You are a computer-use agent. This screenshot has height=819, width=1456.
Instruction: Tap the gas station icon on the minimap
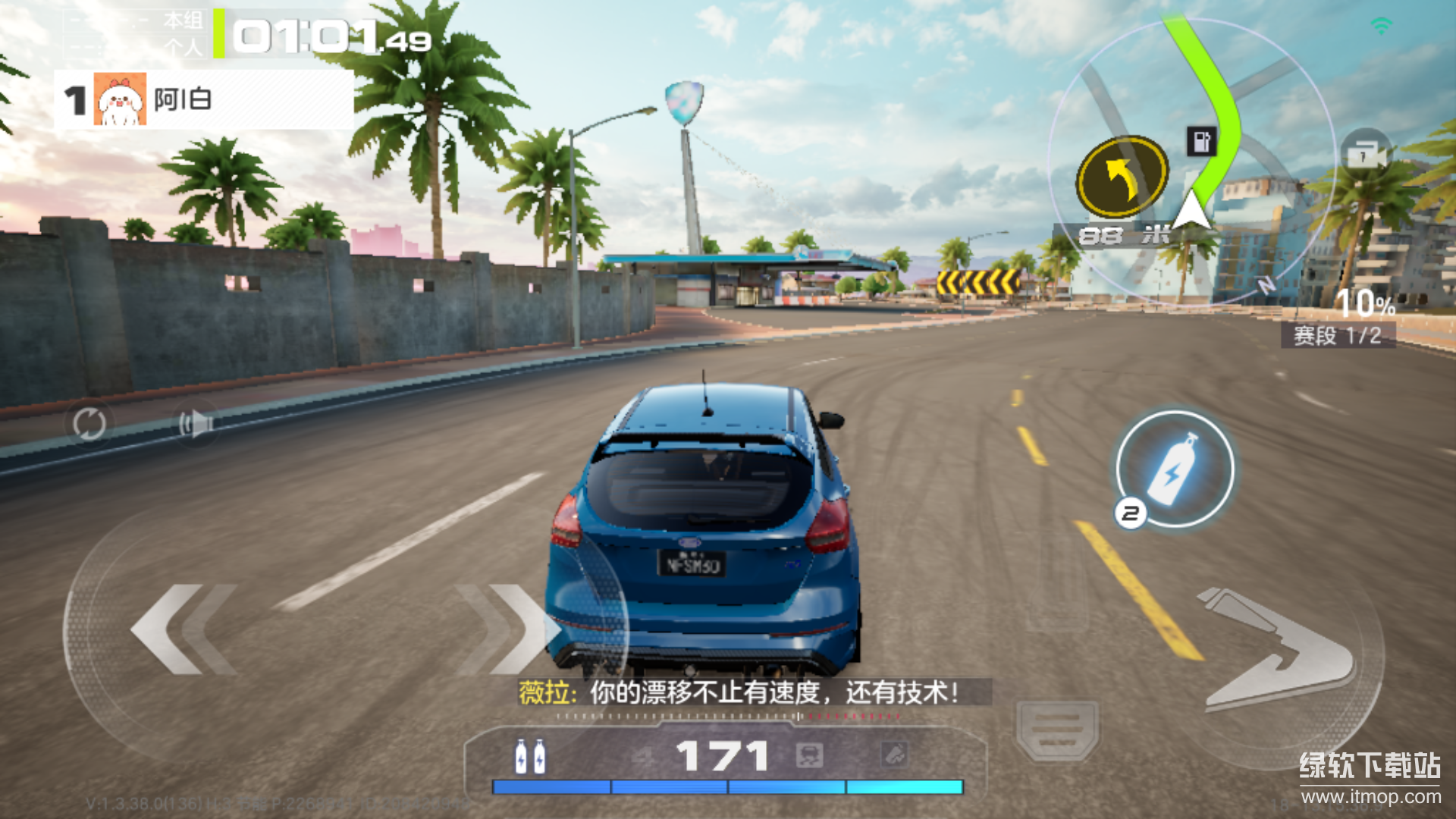[1200, 141]
